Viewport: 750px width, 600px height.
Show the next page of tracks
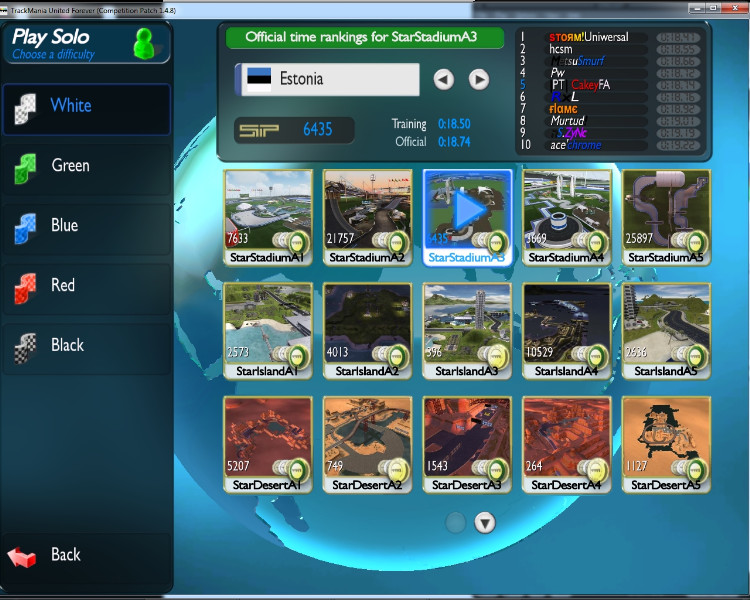(x=485, y=522)
